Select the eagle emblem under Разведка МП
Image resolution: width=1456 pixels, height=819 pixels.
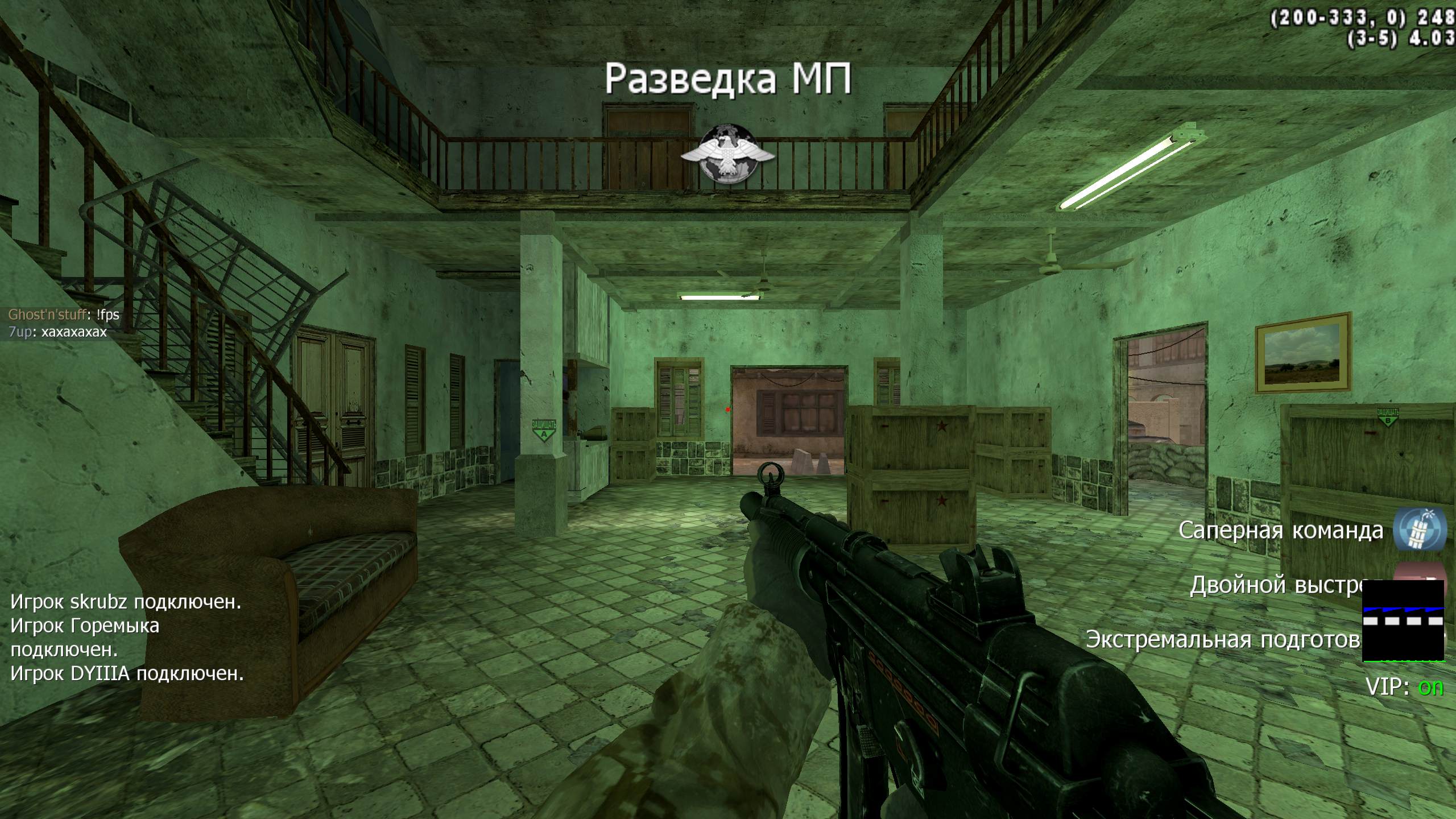[x=727, y=154]
